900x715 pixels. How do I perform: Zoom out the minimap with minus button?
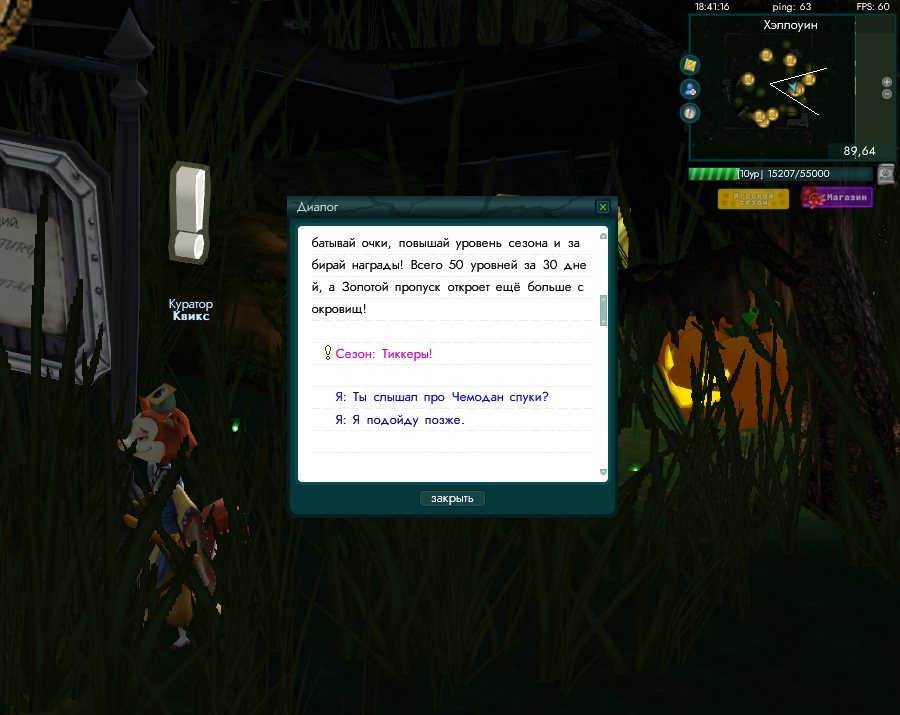pyautogui.click(x=887, y=94)
